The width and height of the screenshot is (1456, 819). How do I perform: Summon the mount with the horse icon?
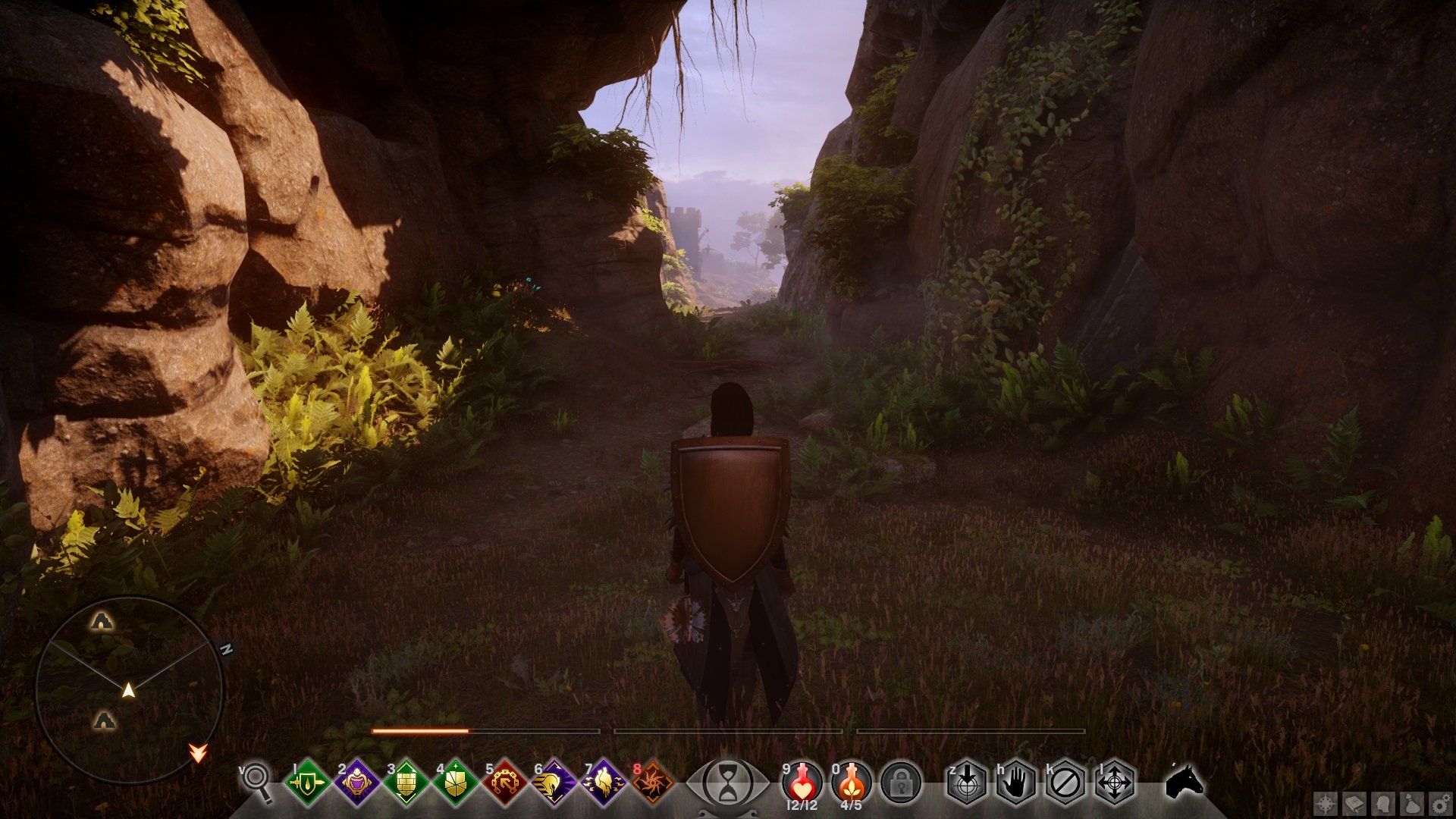pyautogui.click(x=1184, y=780)
